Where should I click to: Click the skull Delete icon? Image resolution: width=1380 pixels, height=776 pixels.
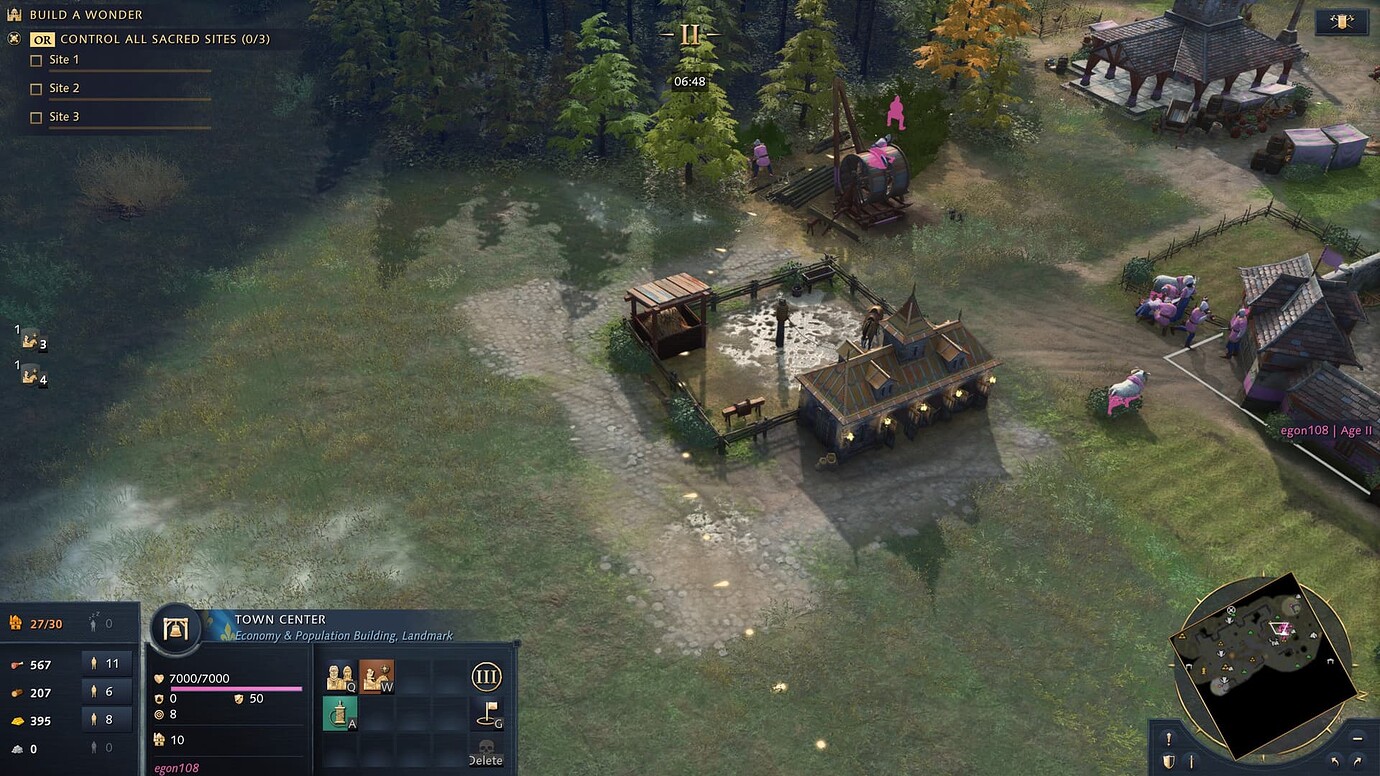click(x=487, y=747)
